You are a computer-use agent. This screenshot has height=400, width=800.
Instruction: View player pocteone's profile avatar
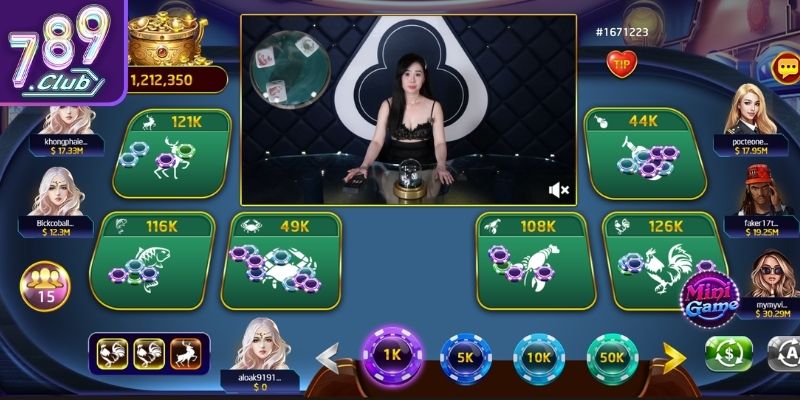tap(753, 108)
